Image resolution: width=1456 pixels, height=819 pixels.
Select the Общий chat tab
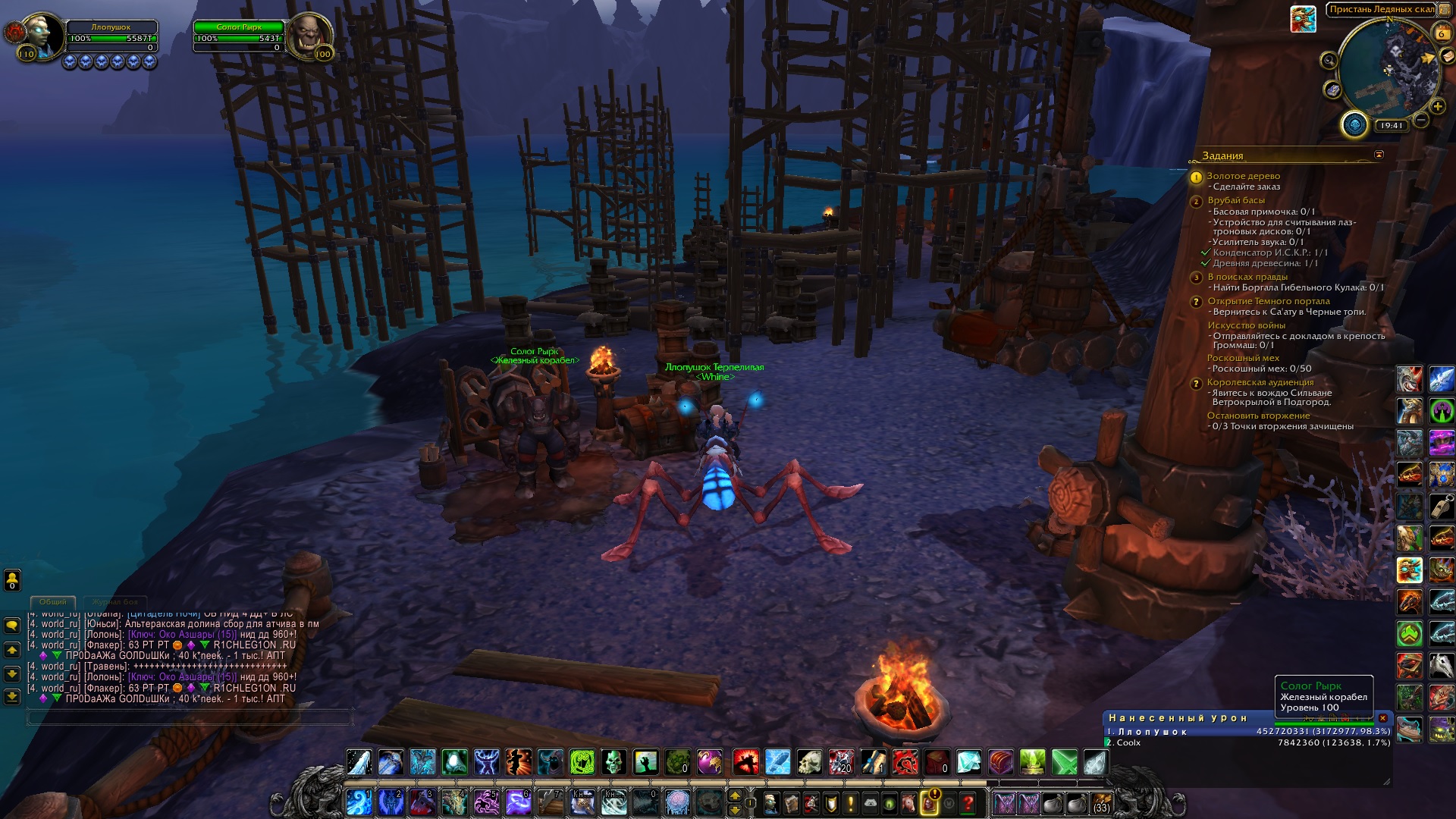click(53, 602)
